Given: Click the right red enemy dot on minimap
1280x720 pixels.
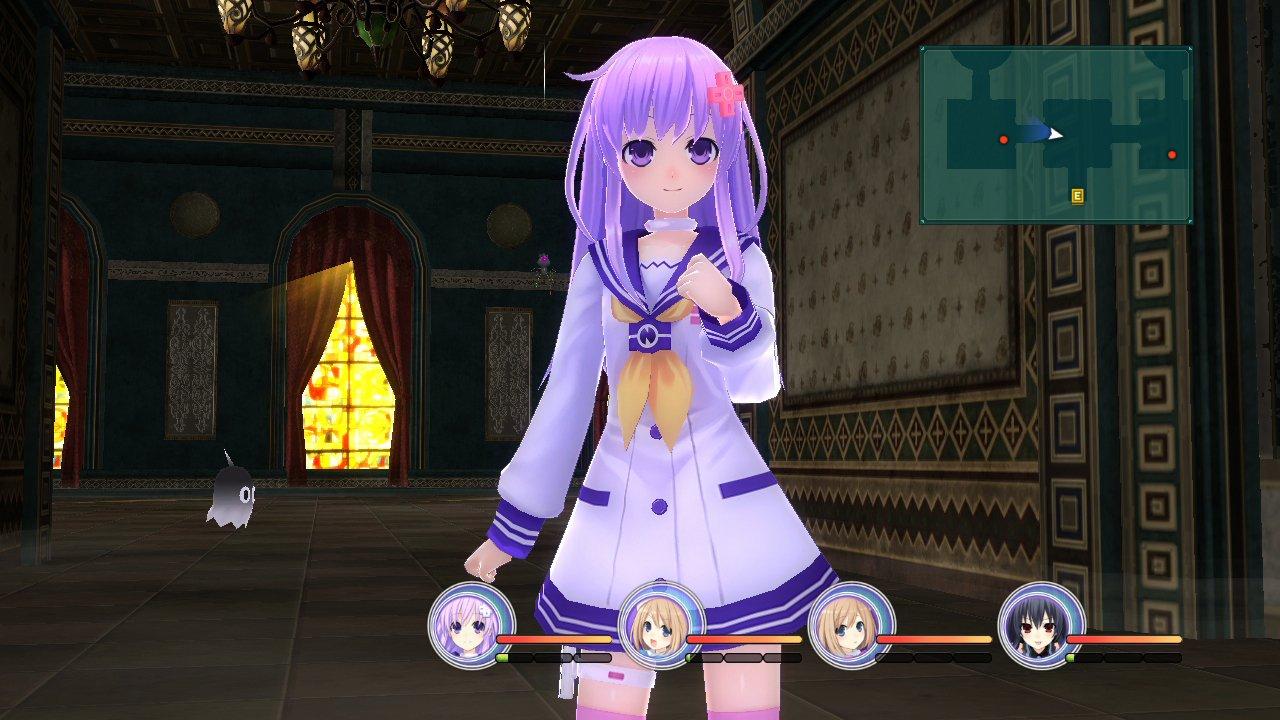Looking at the screenshot, I should (1172, 154).
